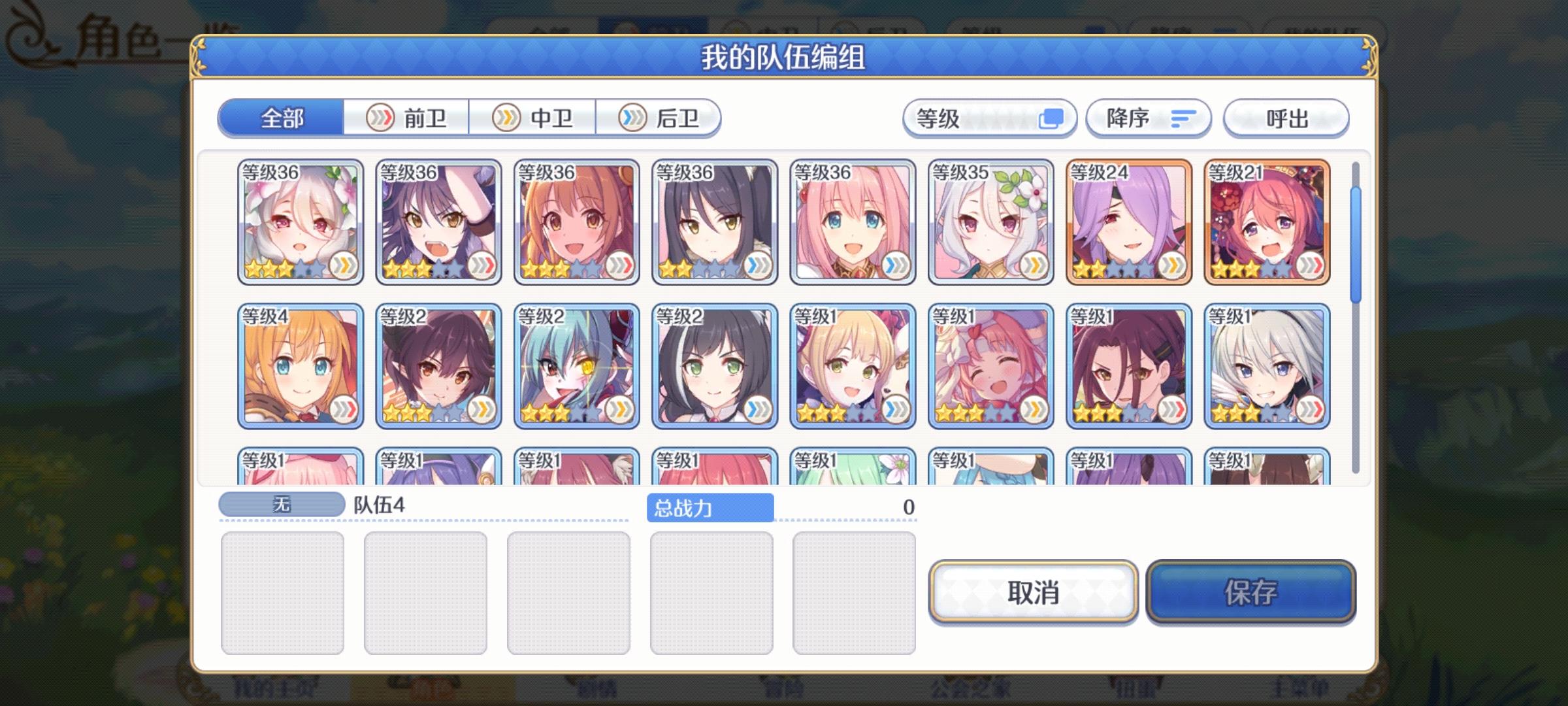Toggle sort order using the 降序 control
Screen dimensions: 1568x706
point(1148,118)
